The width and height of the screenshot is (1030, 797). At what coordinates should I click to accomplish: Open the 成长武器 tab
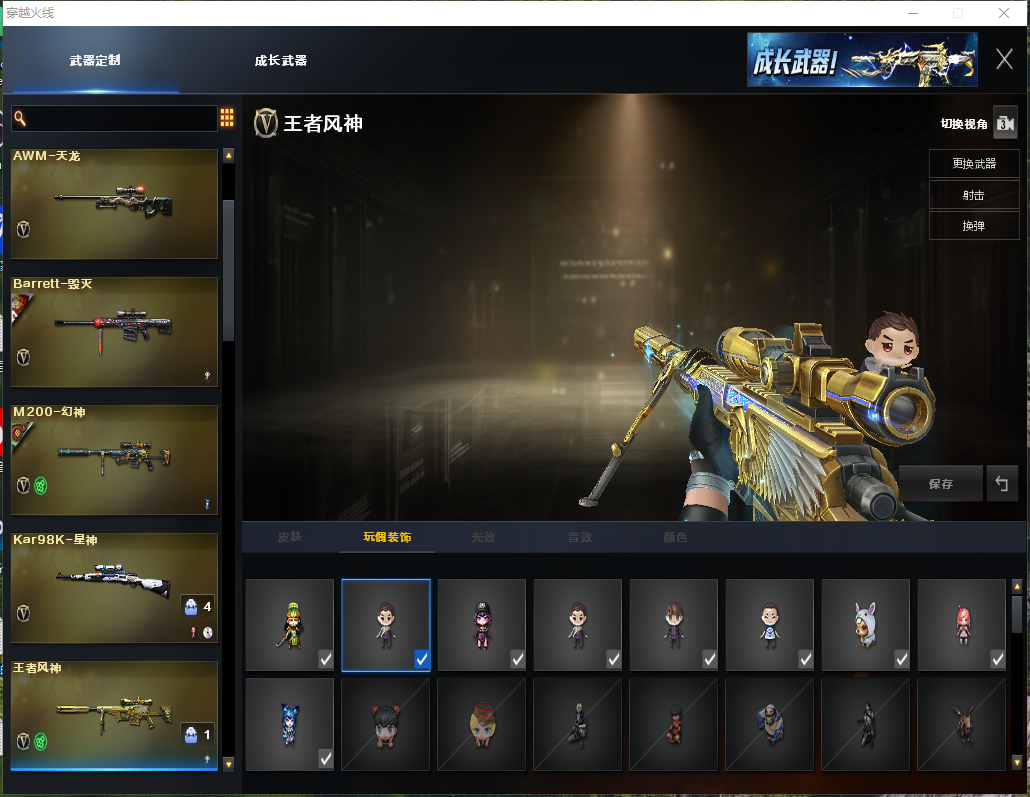[x=281, y=61]
